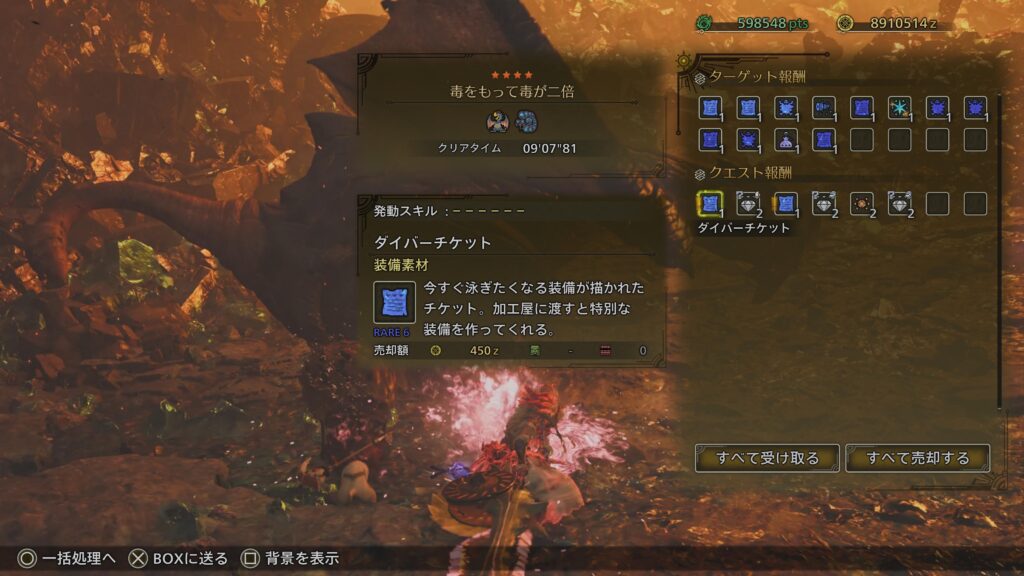The width and height of the screenshot is (1024, 576).
Task: Select the blue drill-shaped target reward item
Action: tap(824, 108)
